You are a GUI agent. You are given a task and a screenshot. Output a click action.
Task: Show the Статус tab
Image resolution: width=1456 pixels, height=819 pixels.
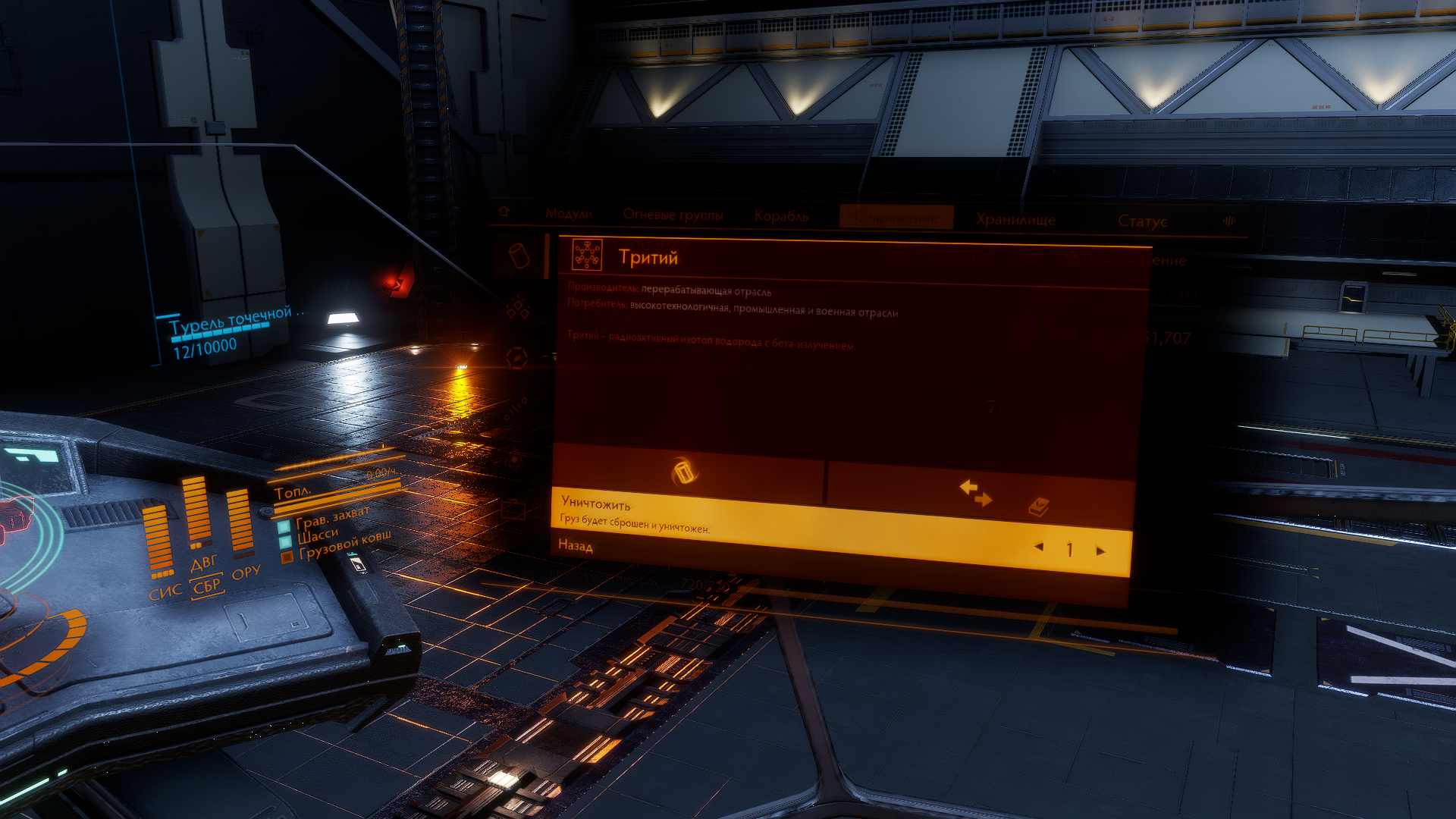[x=1142, y=221]
